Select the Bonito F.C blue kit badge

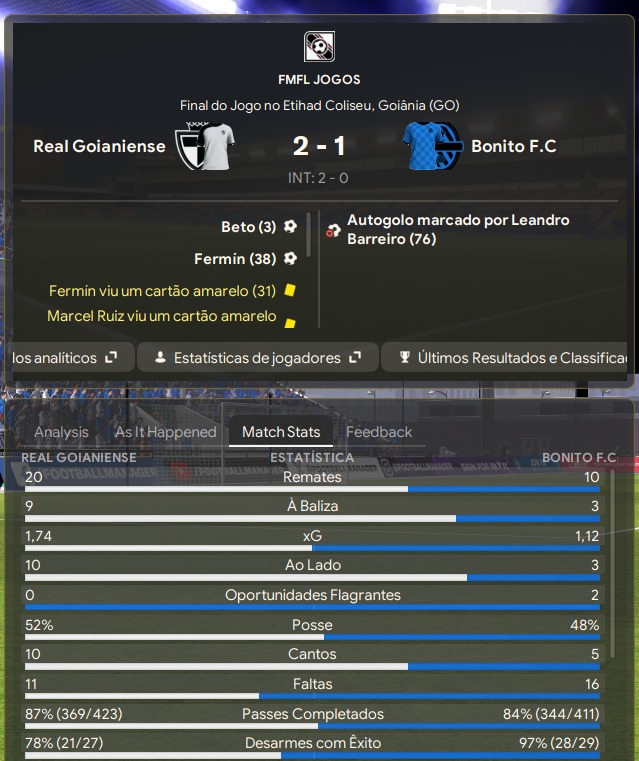432,146
